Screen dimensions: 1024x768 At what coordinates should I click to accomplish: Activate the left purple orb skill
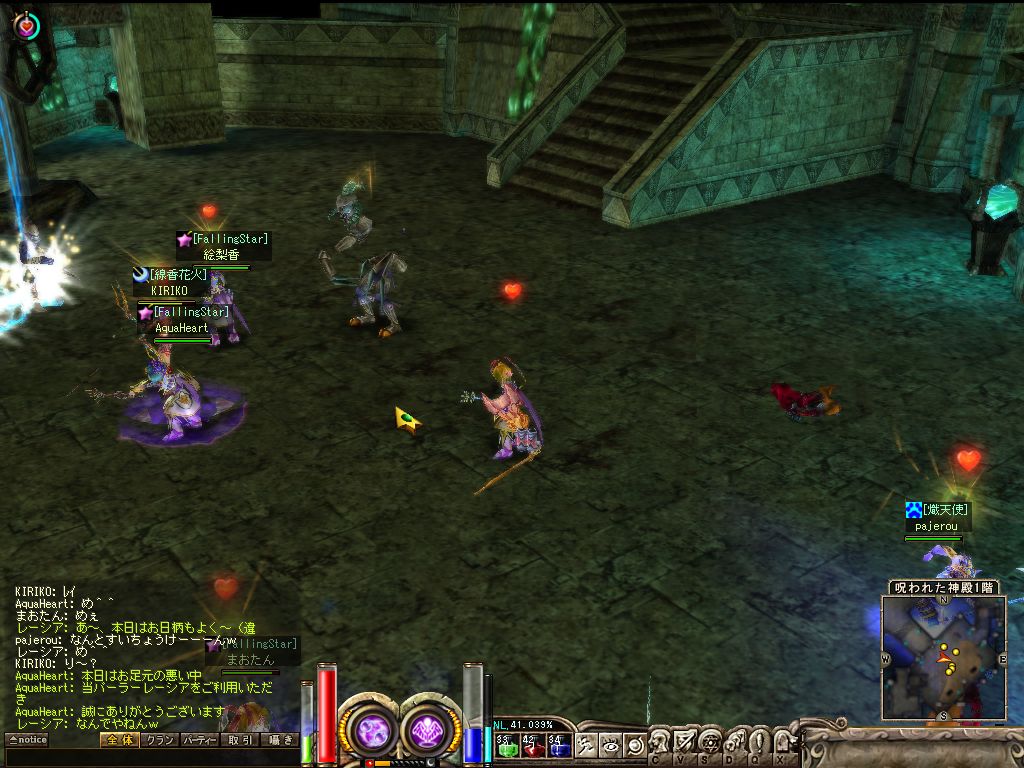click(x=371, y=729)
